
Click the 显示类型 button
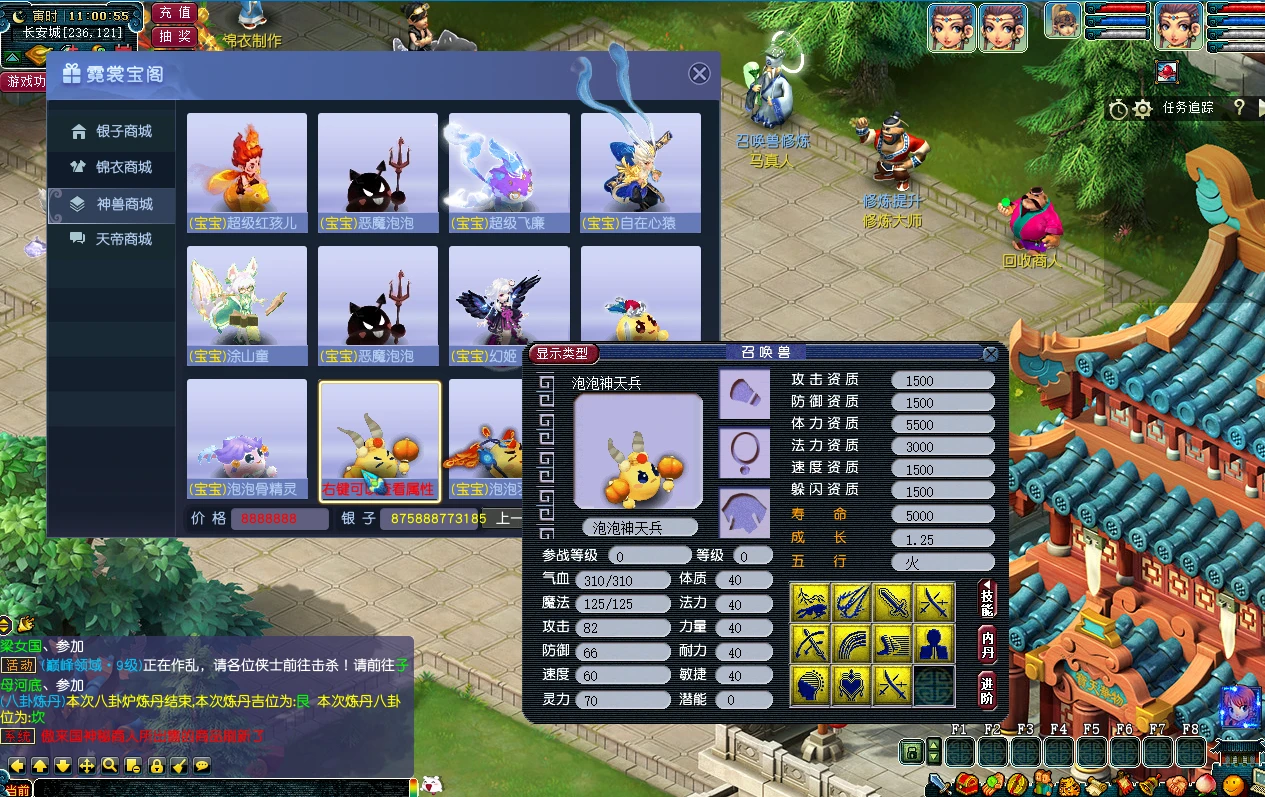coord(565,353)
